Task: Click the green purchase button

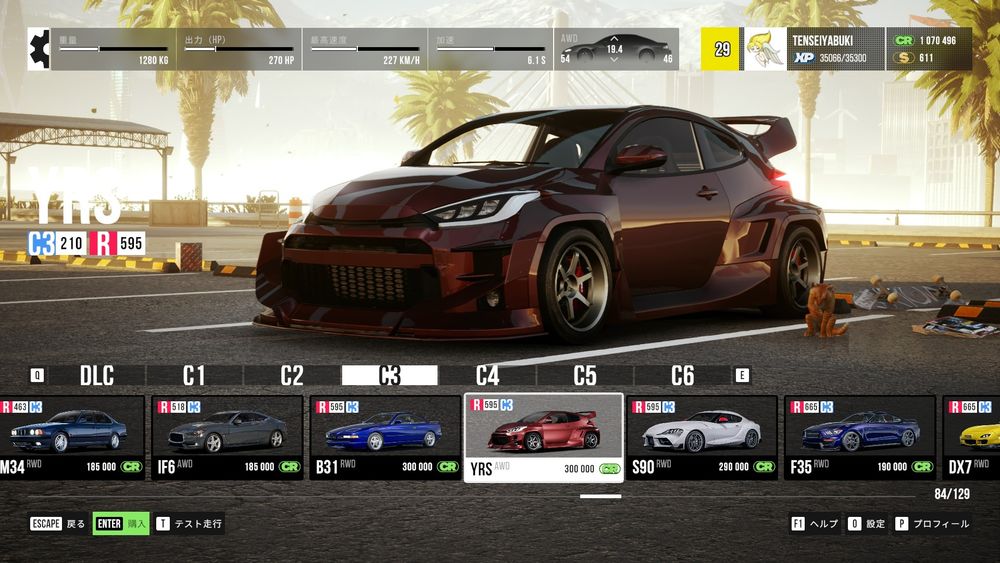Action: (x=121, y=523)
